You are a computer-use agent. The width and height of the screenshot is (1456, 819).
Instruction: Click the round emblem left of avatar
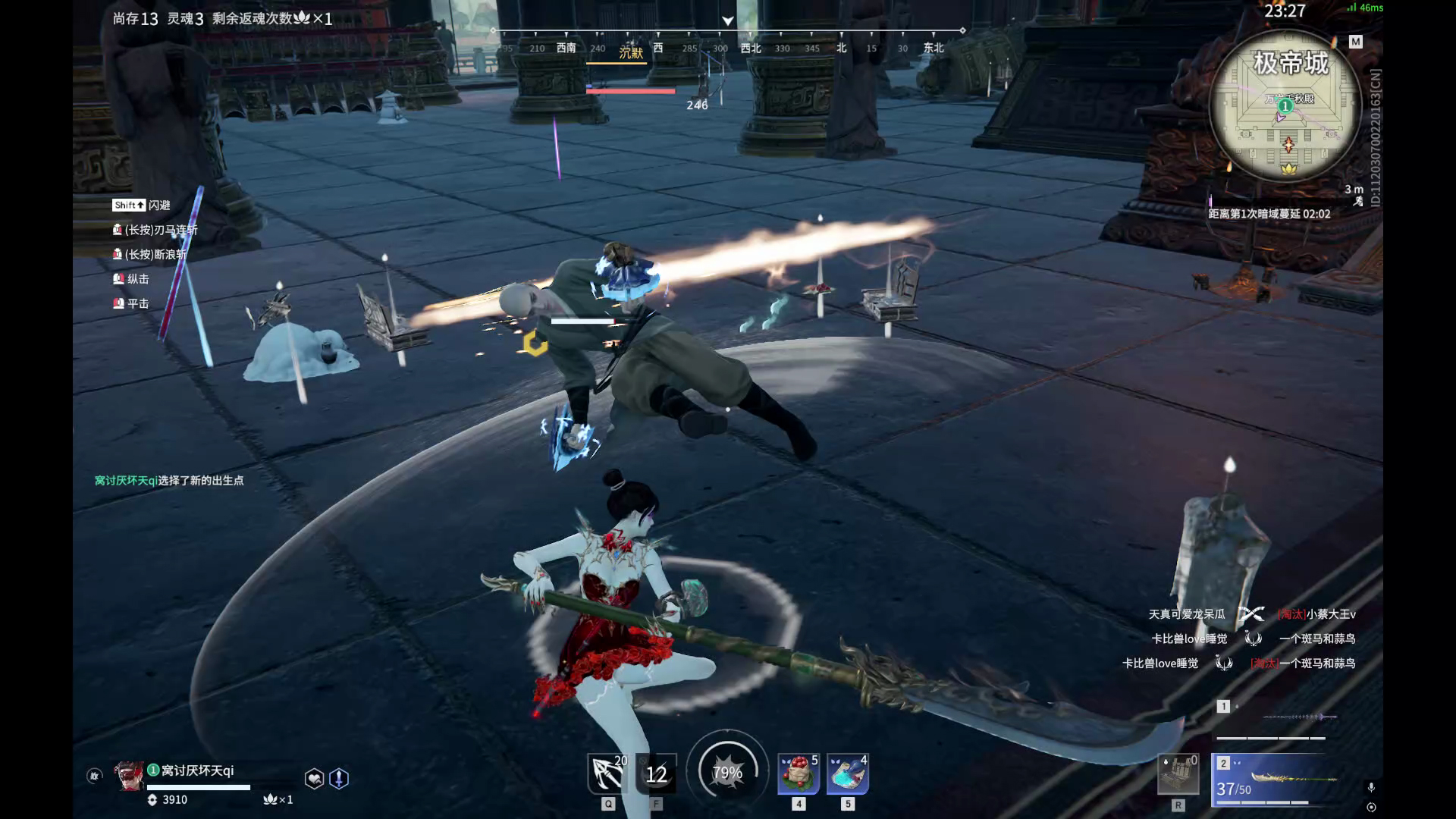point(94,776)
